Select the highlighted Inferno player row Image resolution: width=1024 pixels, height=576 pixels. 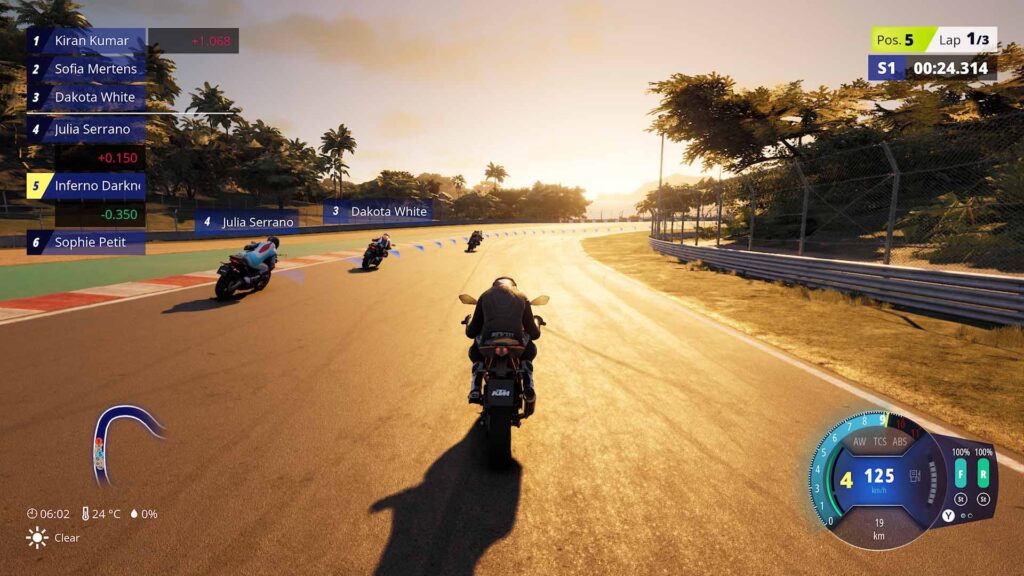(x=90, y=186)
